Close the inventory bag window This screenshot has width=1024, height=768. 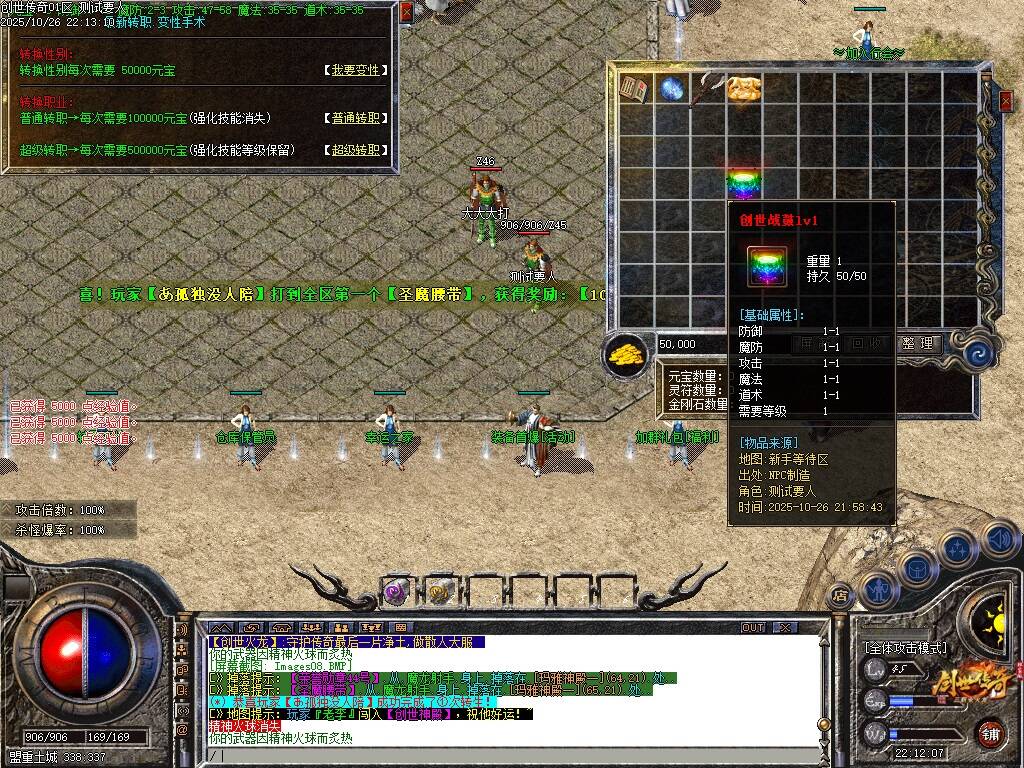pos(1006,100)
